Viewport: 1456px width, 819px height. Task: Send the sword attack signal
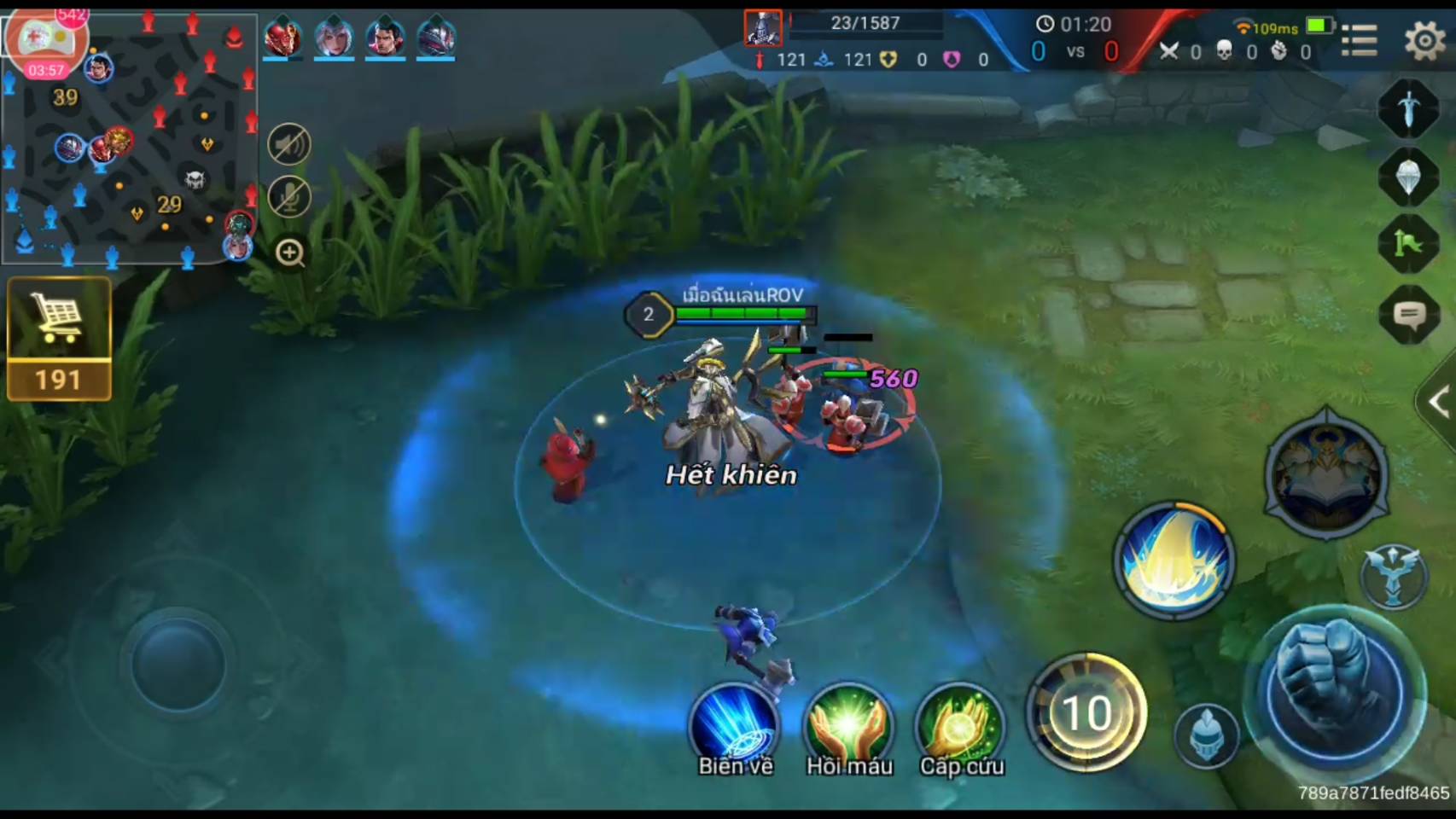[1409, 108]
